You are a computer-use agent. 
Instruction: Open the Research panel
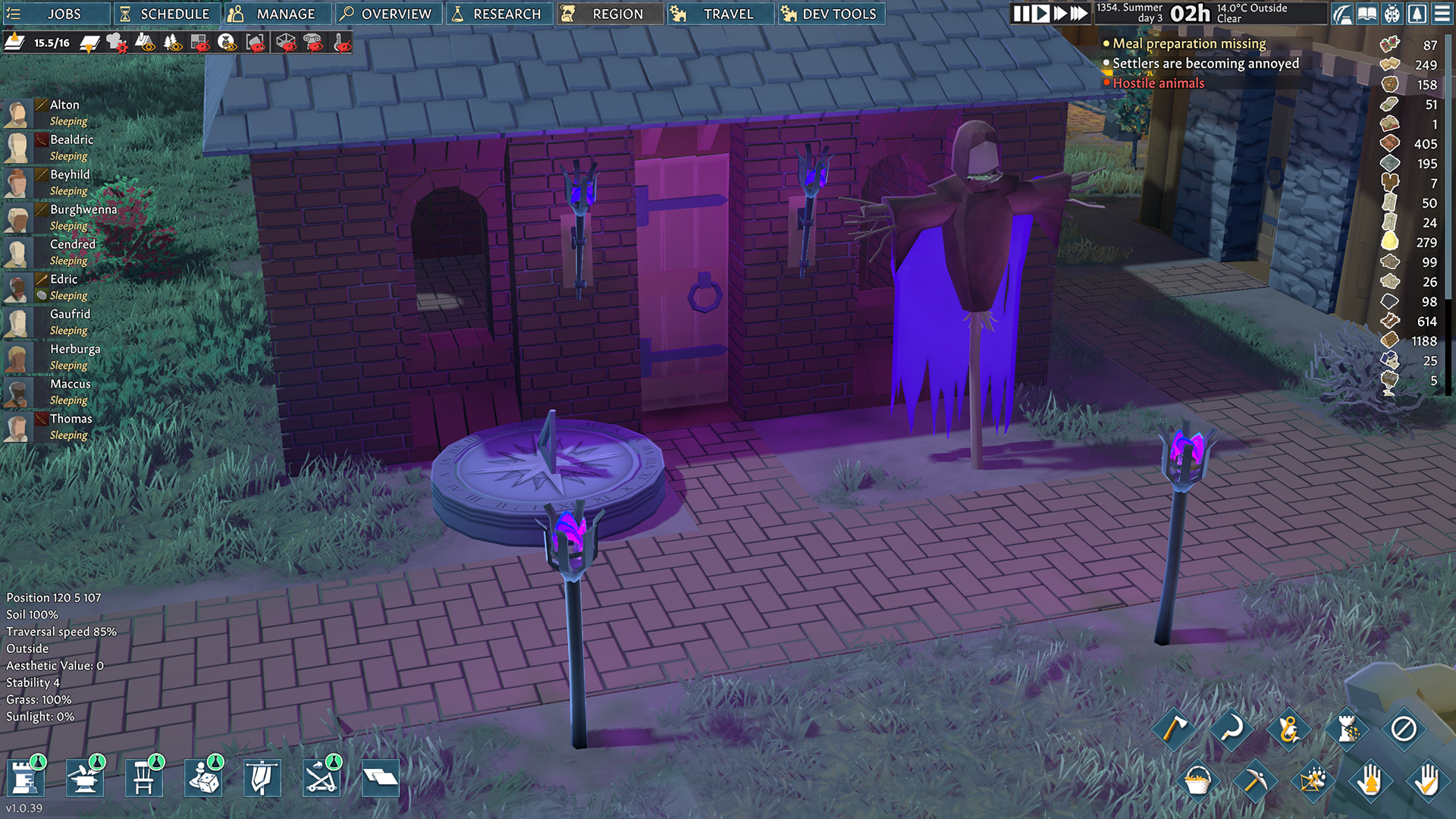tap(499, 14)
